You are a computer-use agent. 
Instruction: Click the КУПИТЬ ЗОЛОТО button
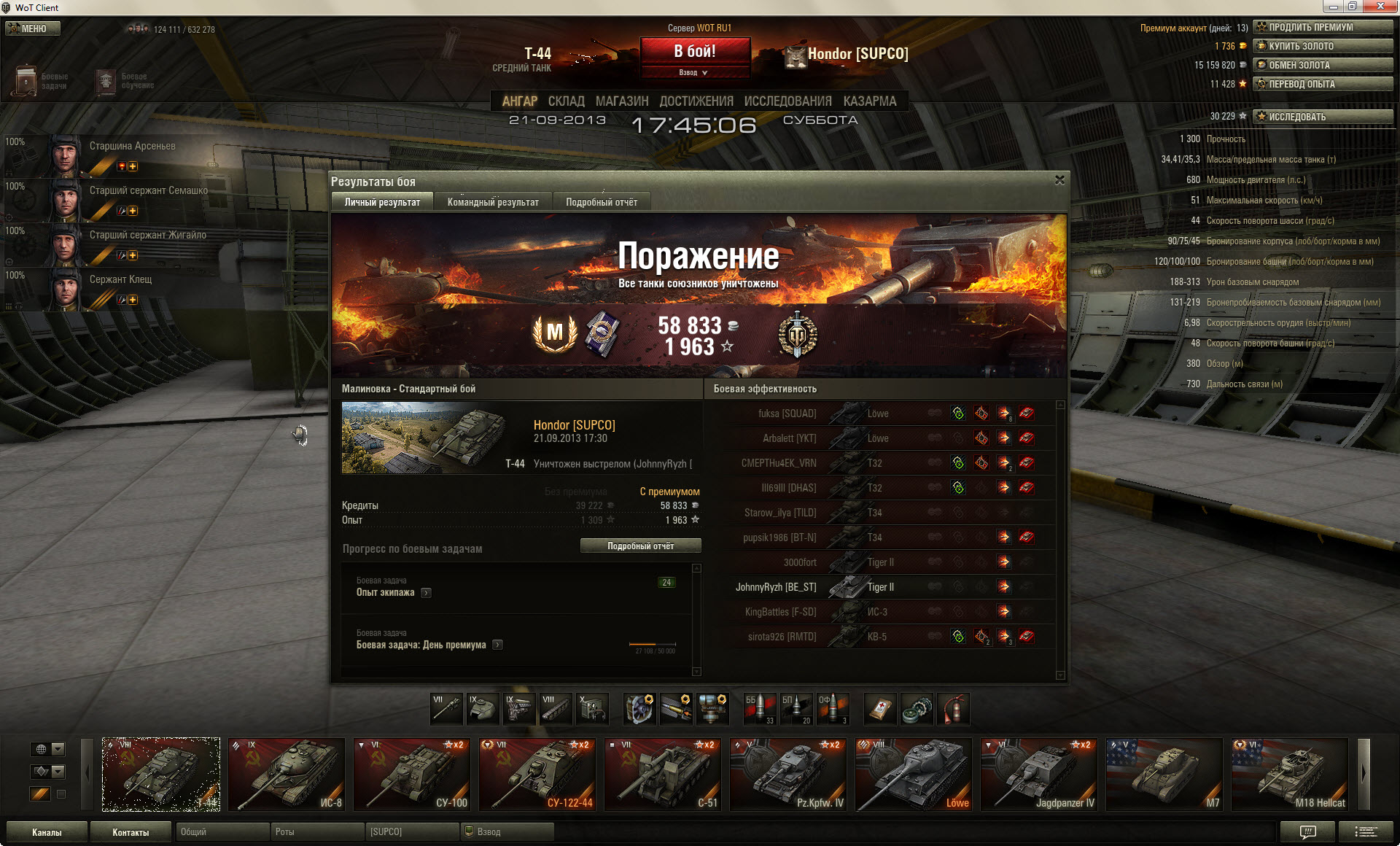1323,46
